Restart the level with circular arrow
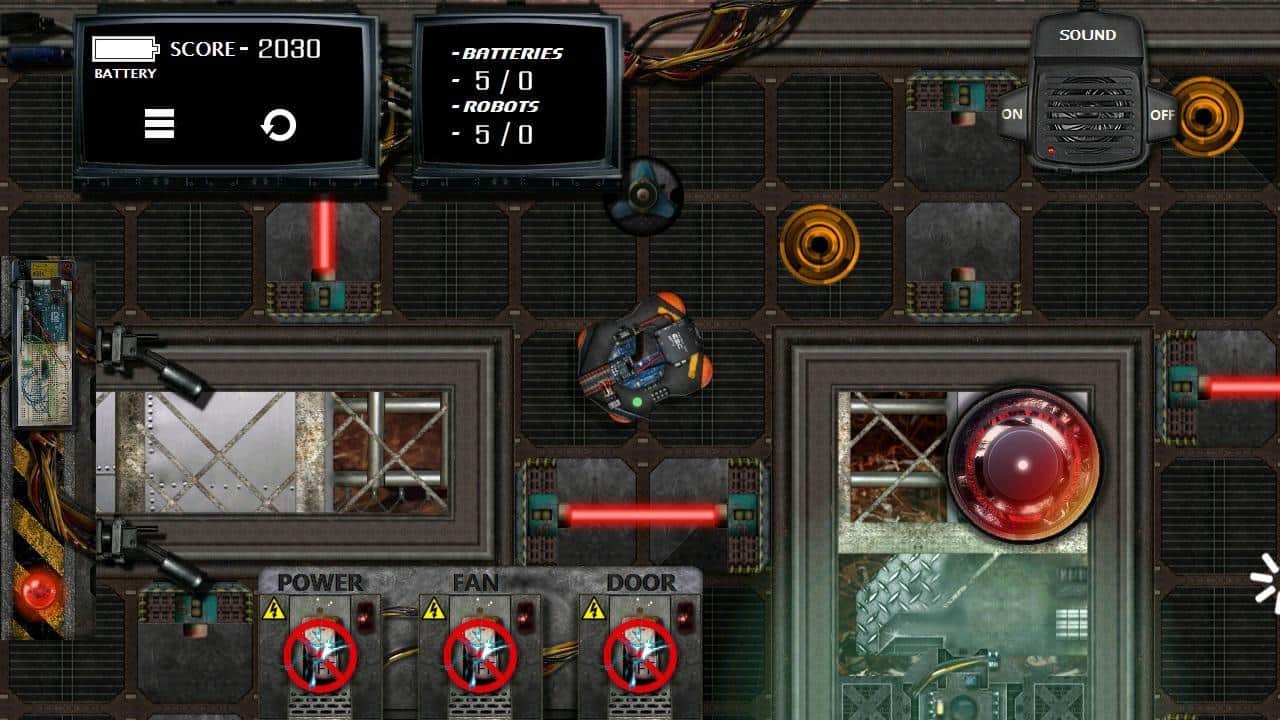This screenshot has height=720, width=1280. point(278,125)
